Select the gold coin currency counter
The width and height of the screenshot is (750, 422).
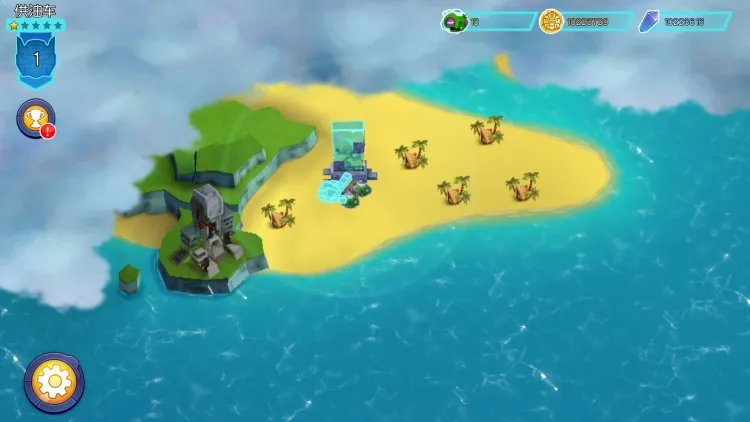(584, 21)
